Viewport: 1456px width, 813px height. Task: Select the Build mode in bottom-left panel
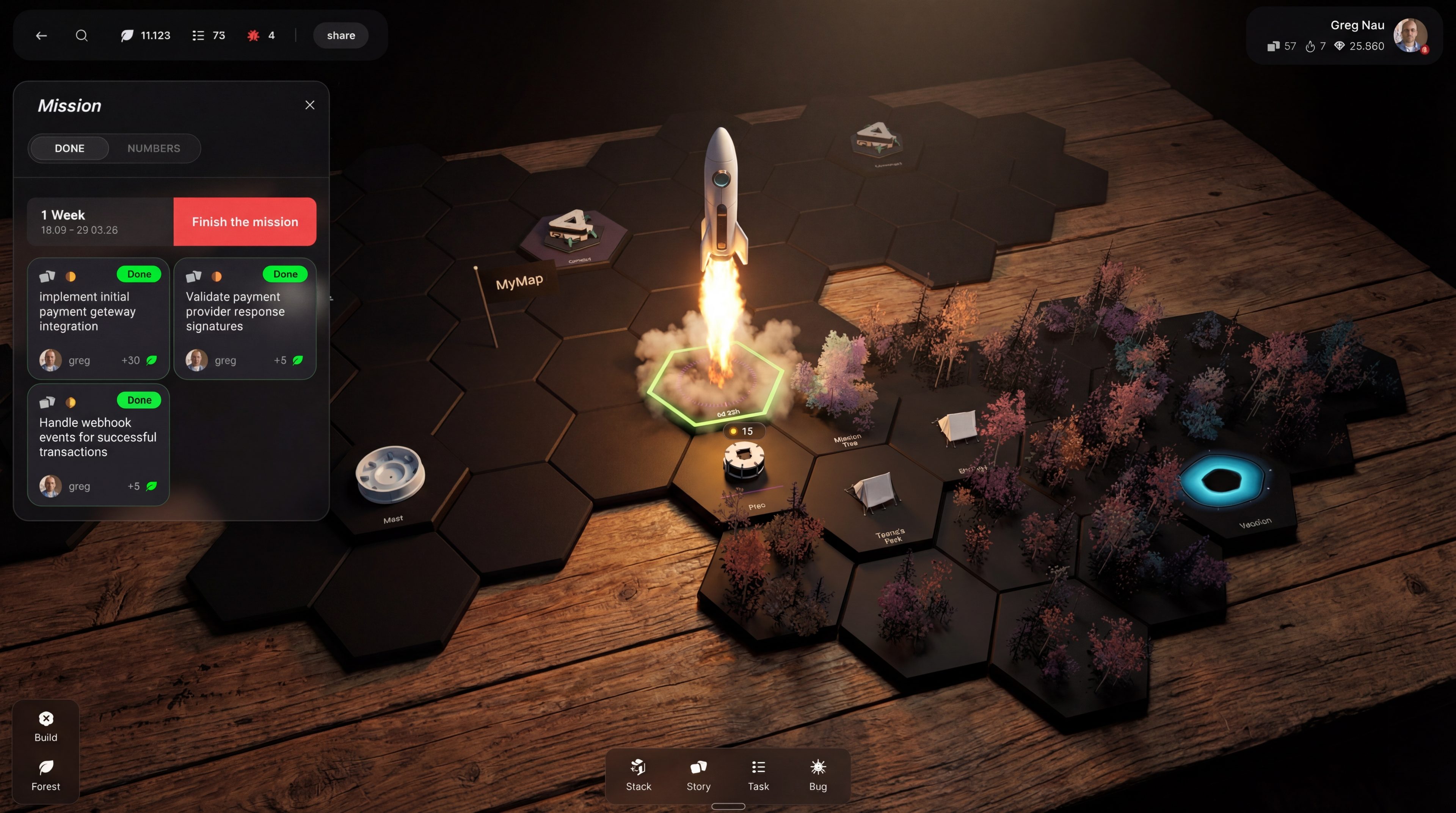(x=46, y=725)
